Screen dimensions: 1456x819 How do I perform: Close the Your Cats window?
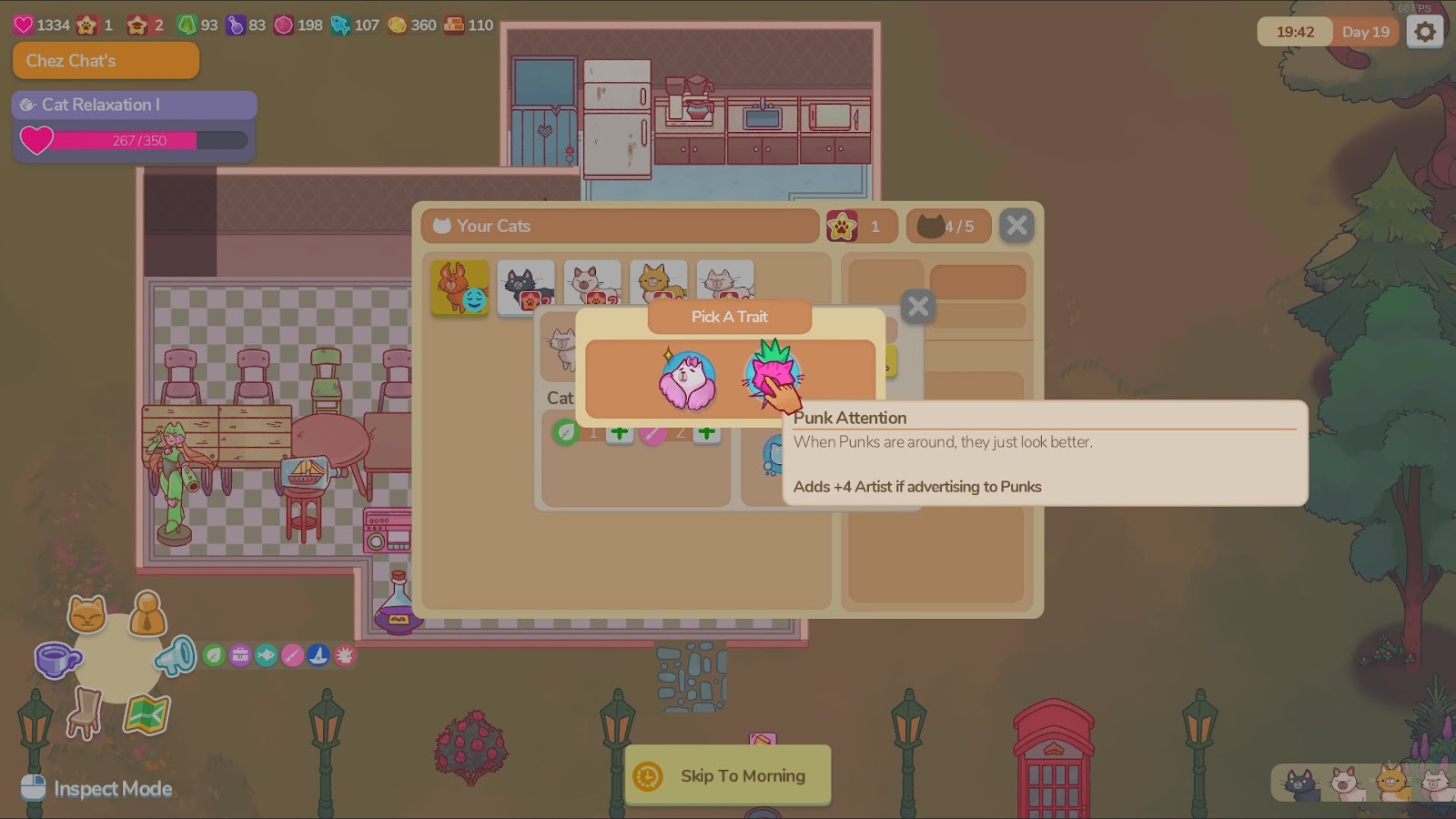(x=1016, y=226)
